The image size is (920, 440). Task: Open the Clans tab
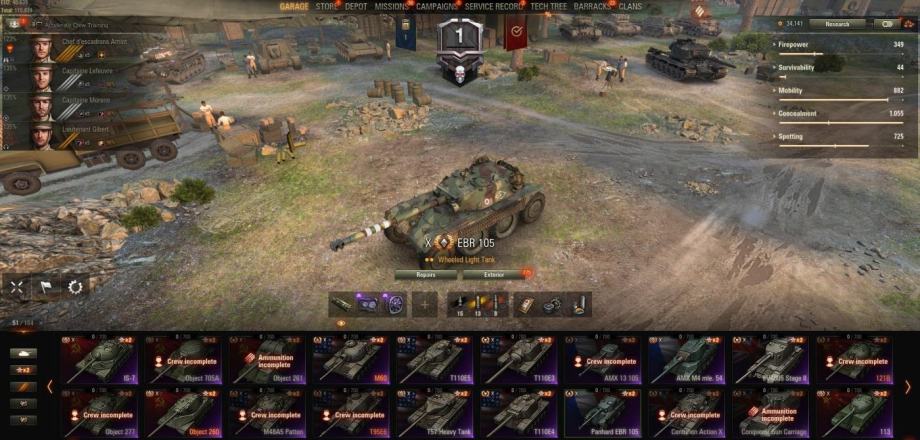(630, 6)
